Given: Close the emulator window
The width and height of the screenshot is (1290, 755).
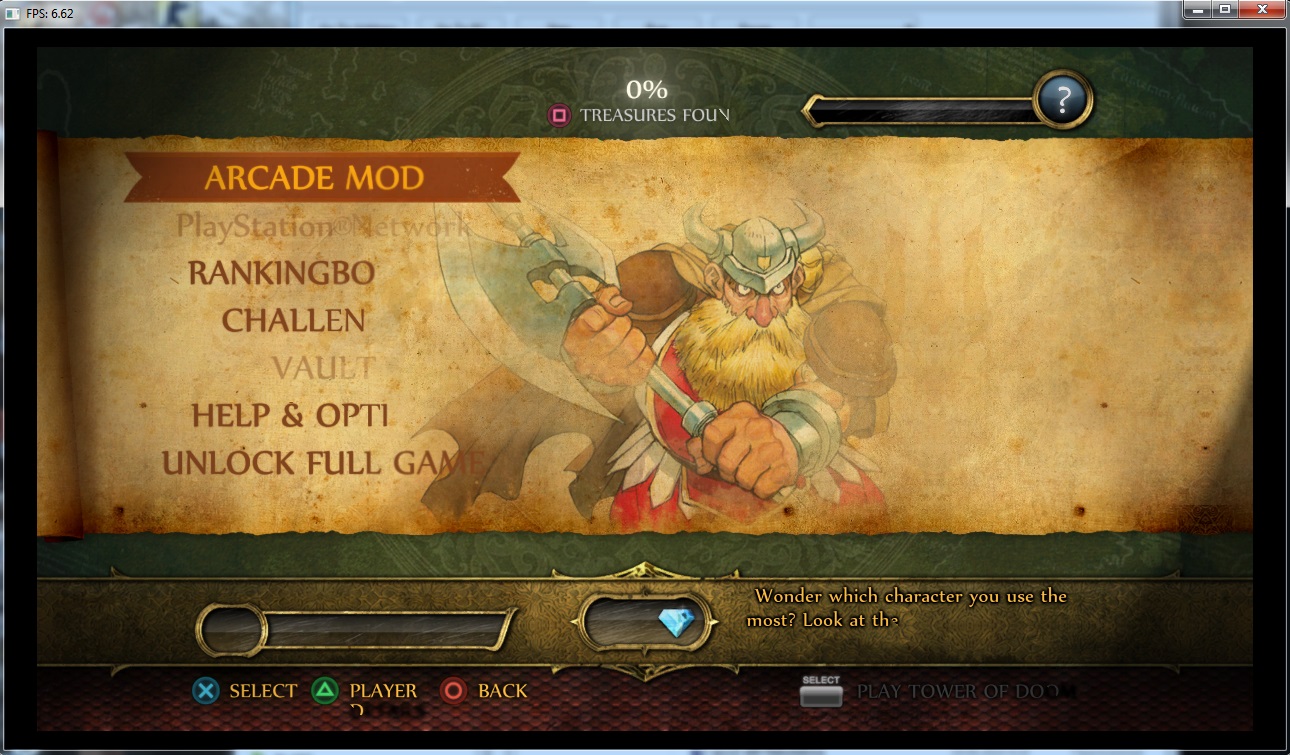Looking at the screenshot, I should [x=1261, y=10].
